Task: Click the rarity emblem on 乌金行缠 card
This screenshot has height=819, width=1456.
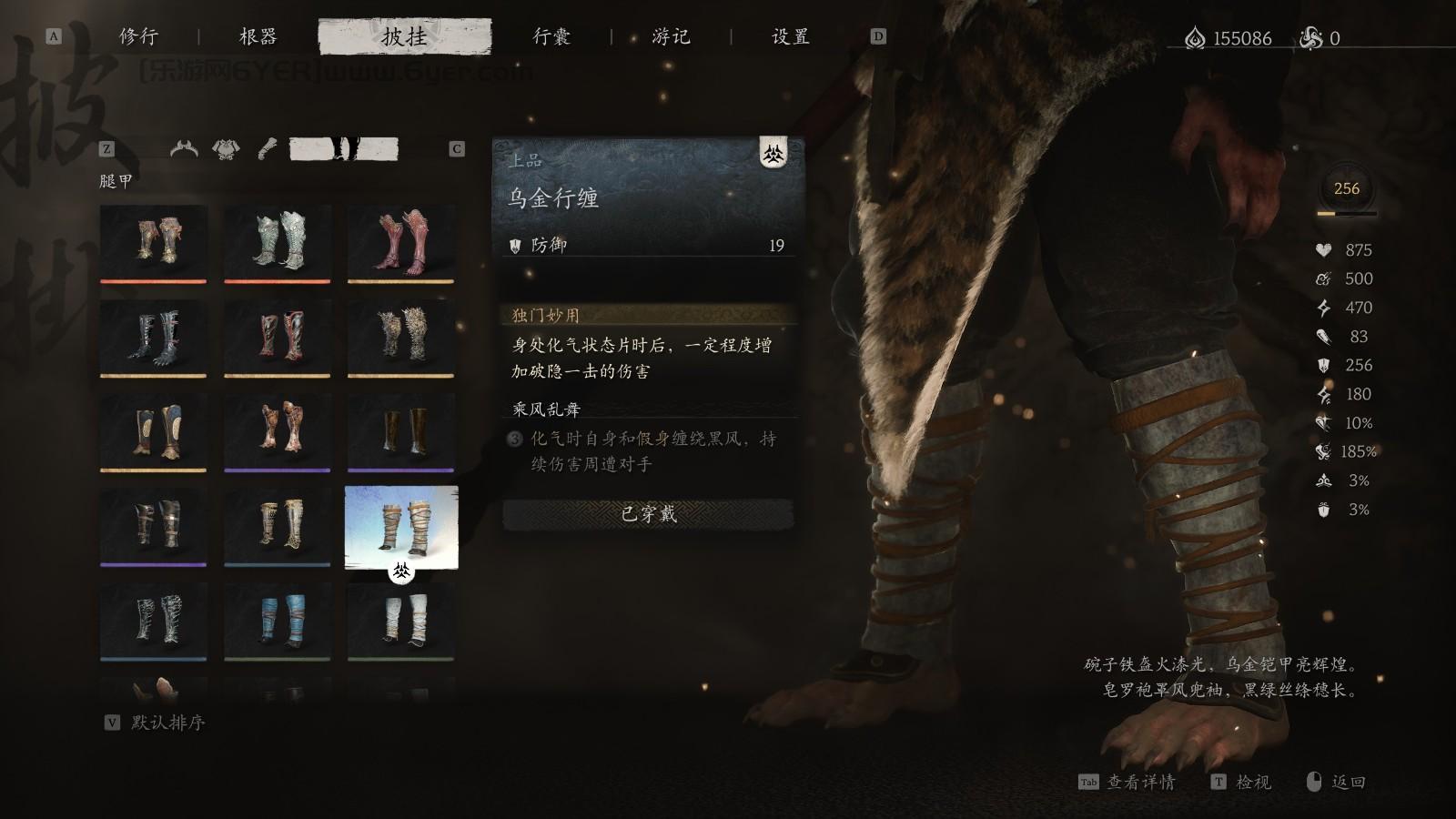Action: pos(773,154)
